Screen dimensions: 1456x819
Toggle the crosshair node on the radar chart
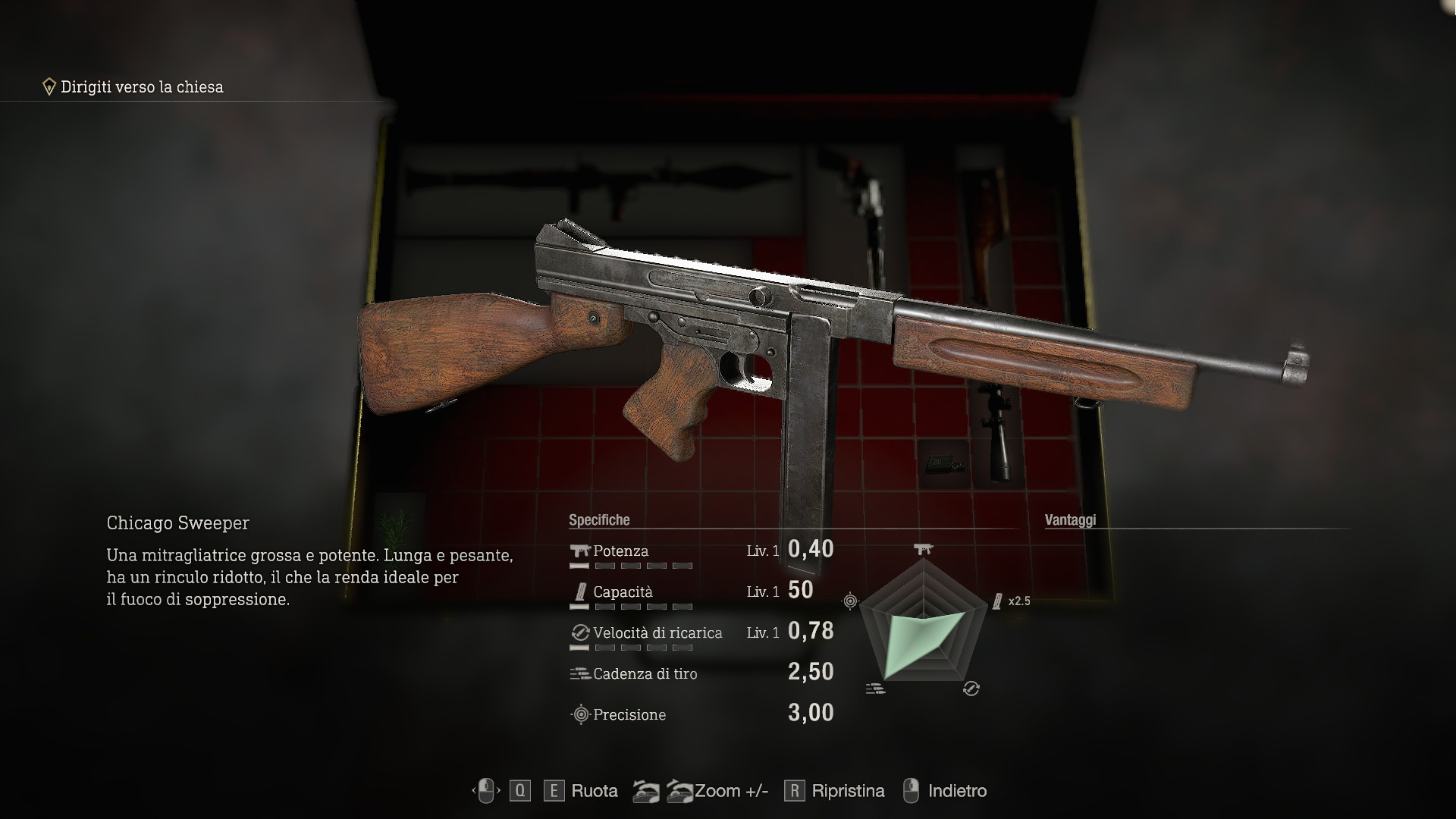click(852, 599)
